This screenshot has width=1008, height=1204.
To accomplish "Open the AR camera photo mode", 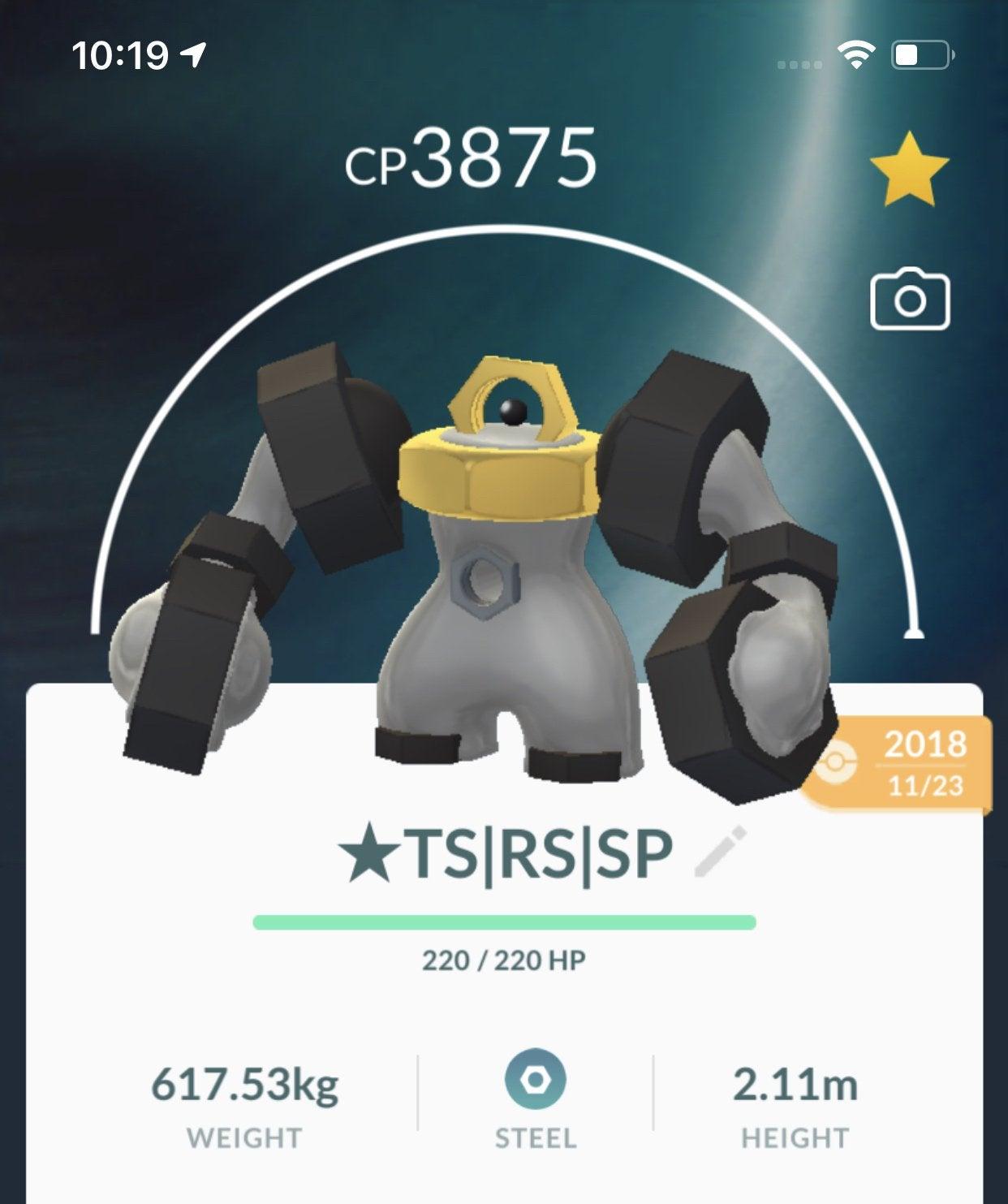I will (909, 300).
